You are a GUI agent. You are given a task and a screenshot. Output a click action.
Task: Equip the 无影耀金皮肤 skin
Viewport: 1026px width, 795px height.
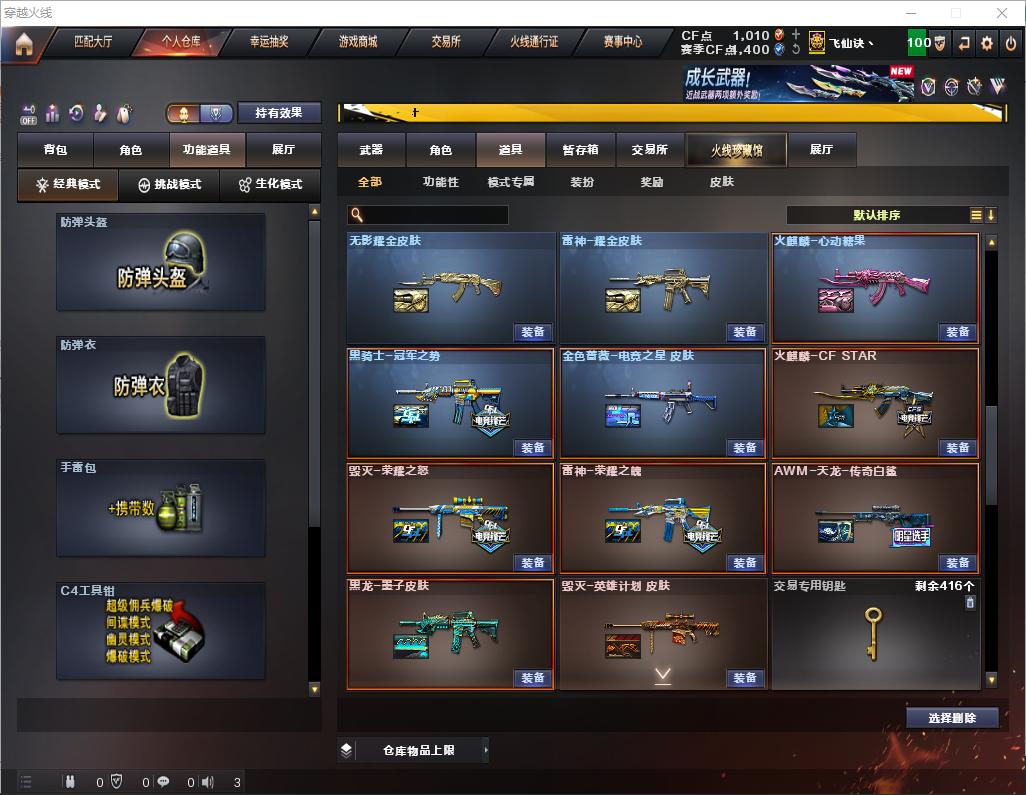pyautogui.click(x=533, y=332)
